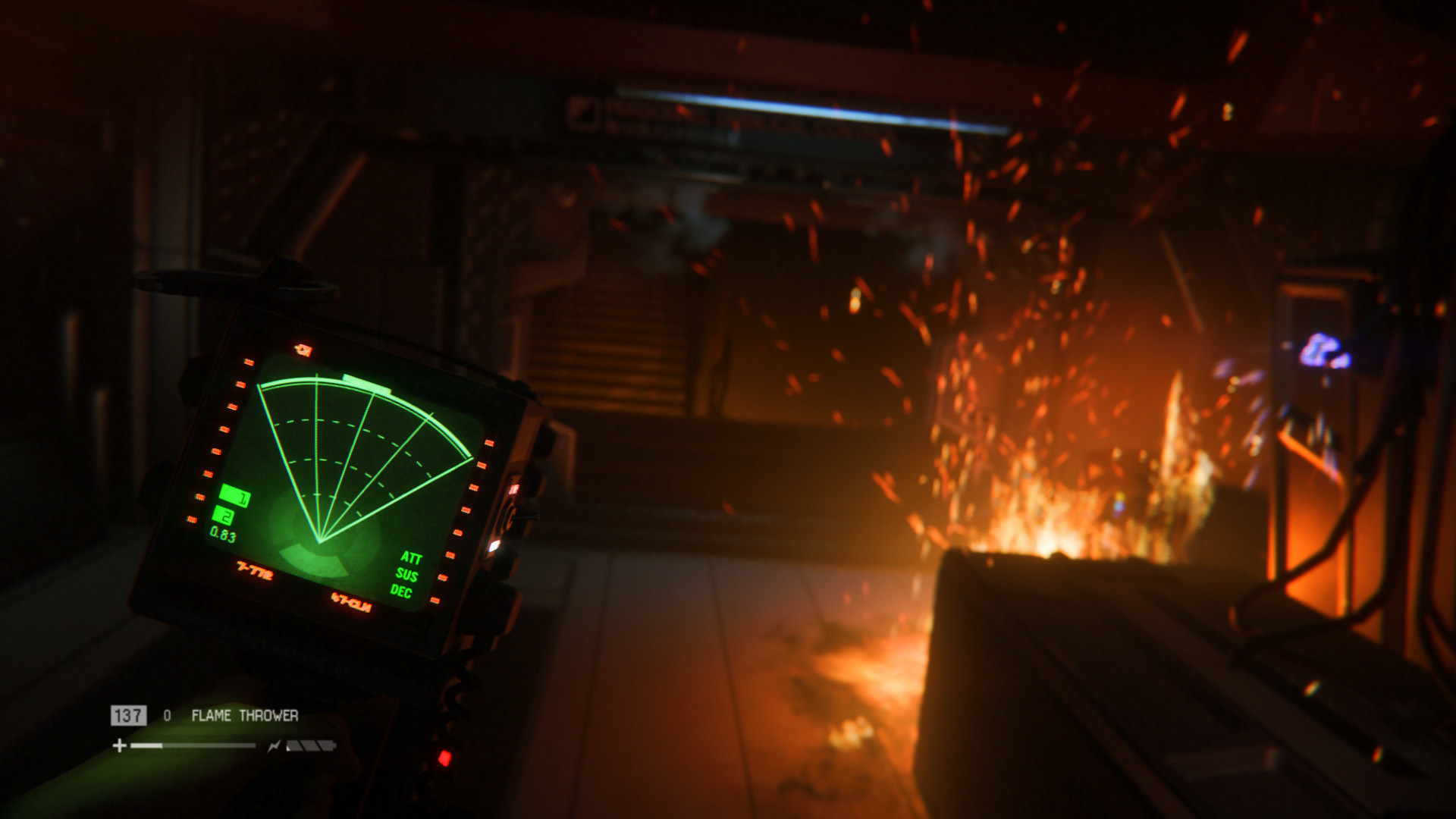Select the Flame Thrower weapon label
The height and width of the screenshot is (819, 1456).
pyautogui.click(x=244, y=715)
